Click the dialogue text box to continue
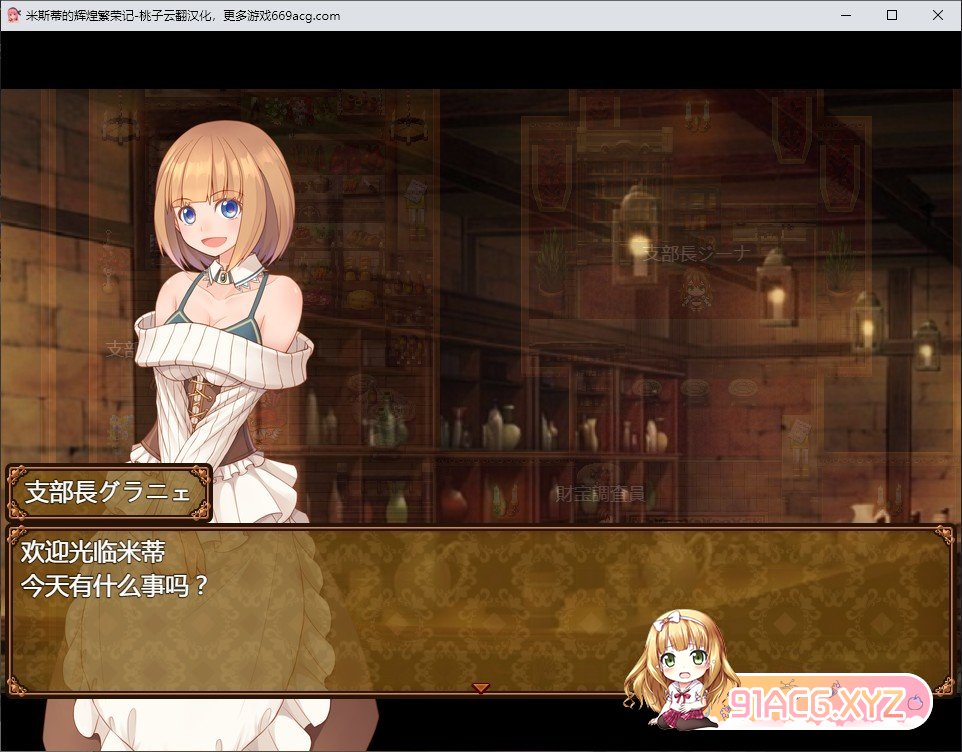This screenshot has width=962, height=752. 400,610
